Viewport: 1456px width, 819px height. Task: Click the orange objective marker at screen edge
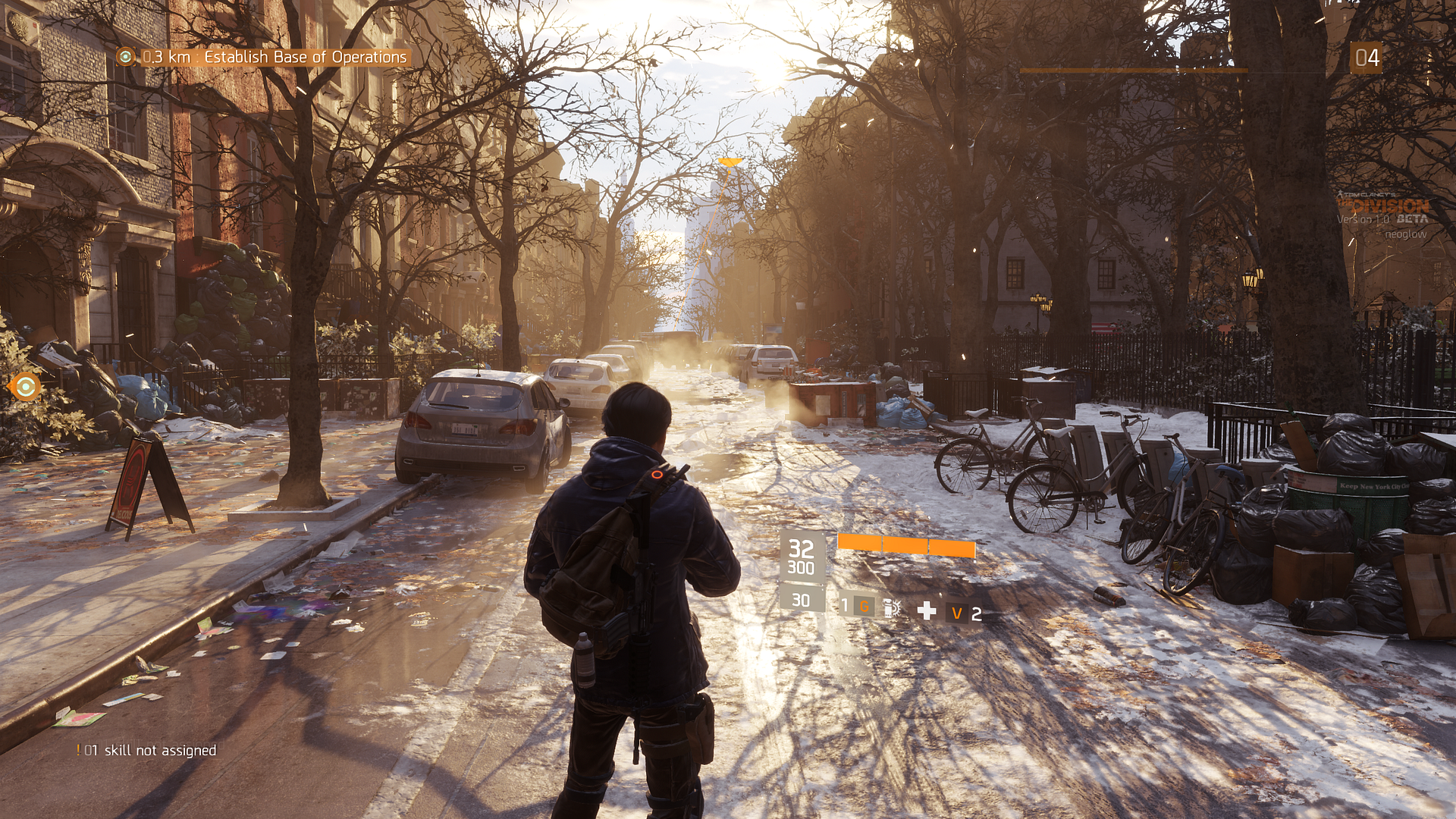coord(26,387)
